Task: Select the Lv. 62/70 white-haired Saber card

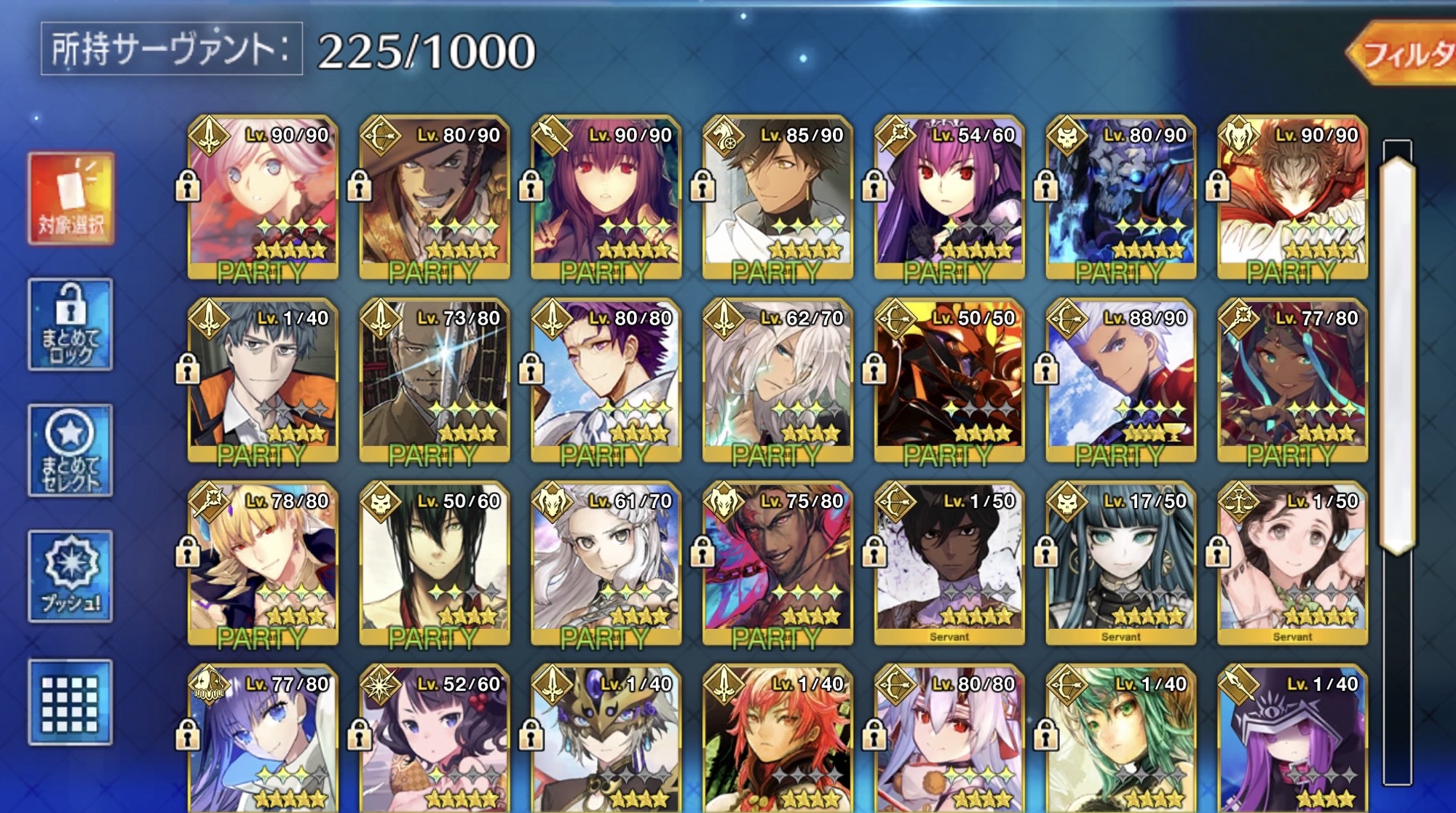Action: (x=778, y=380)
